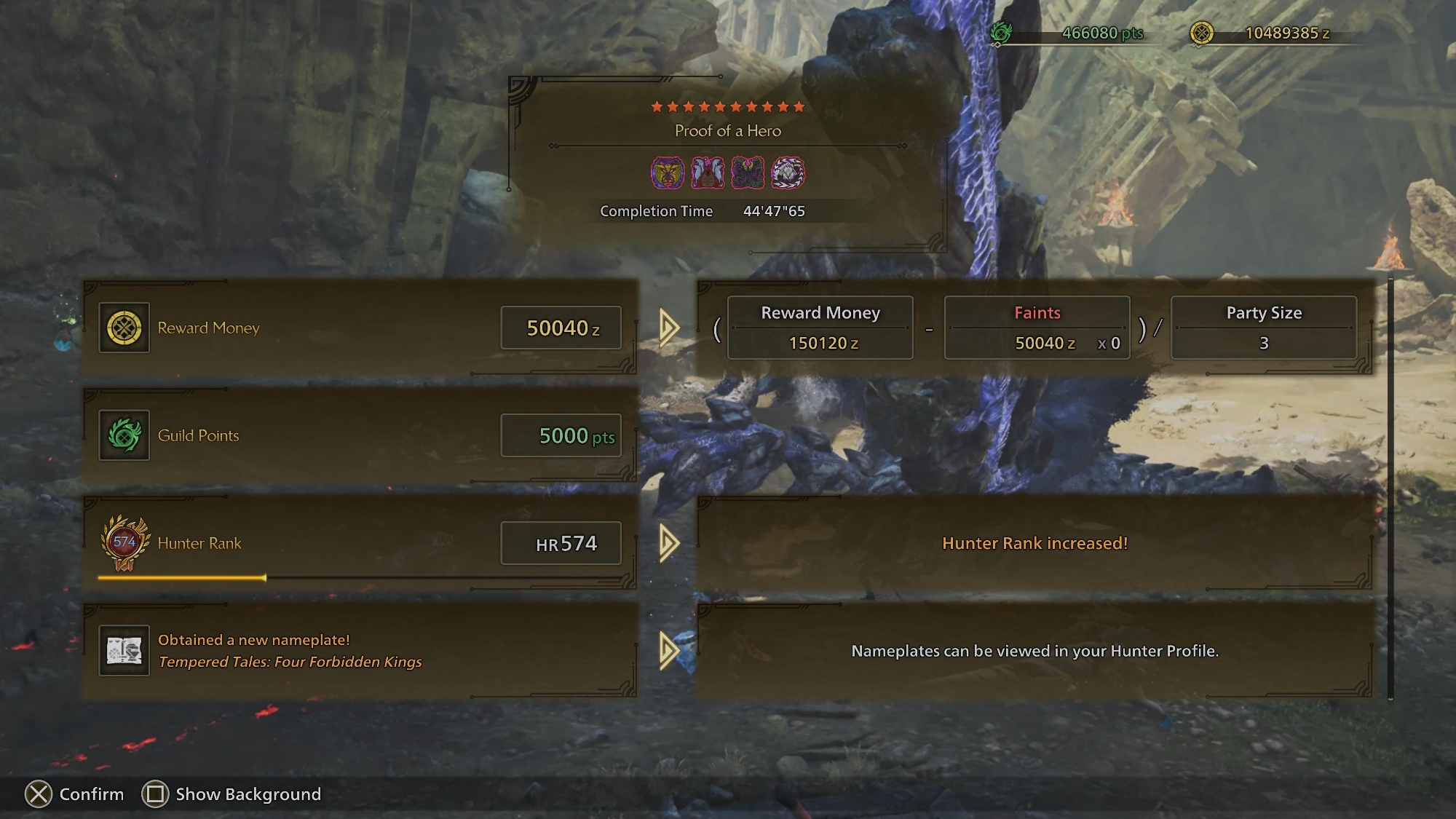
Task: Select the new nameplate obtained row
Action: (360, 651)
